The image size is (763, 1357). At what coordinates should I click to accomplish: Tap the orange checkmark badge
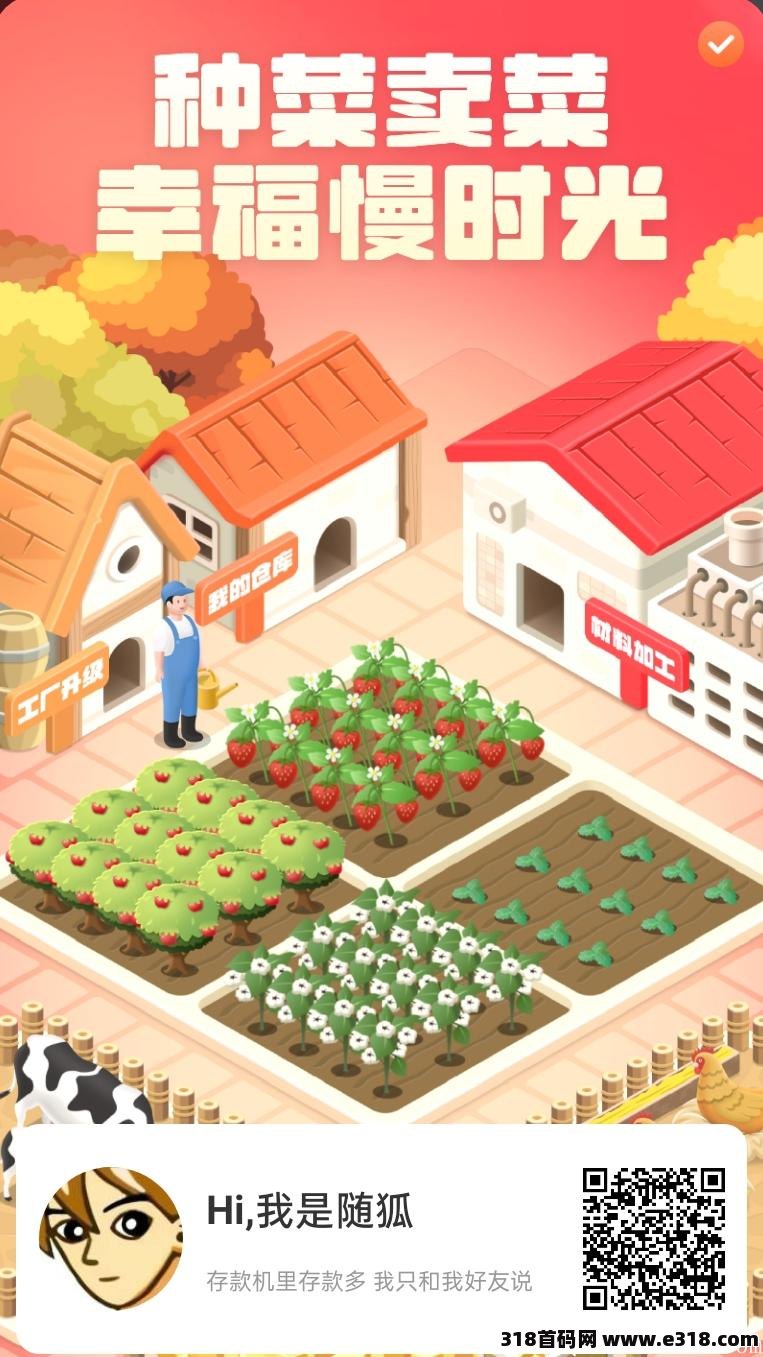(x=720, y=44)
